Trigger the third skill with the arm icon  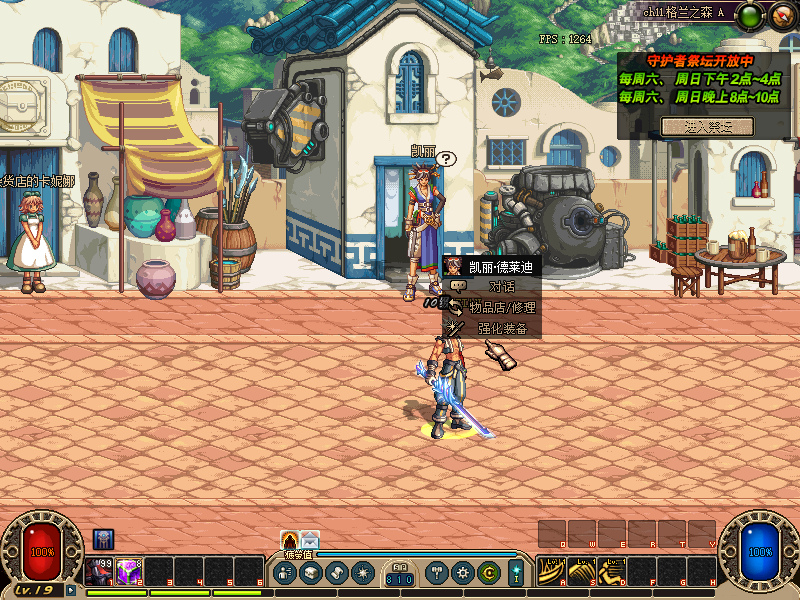pyautogui.click(x=610, y=571)
